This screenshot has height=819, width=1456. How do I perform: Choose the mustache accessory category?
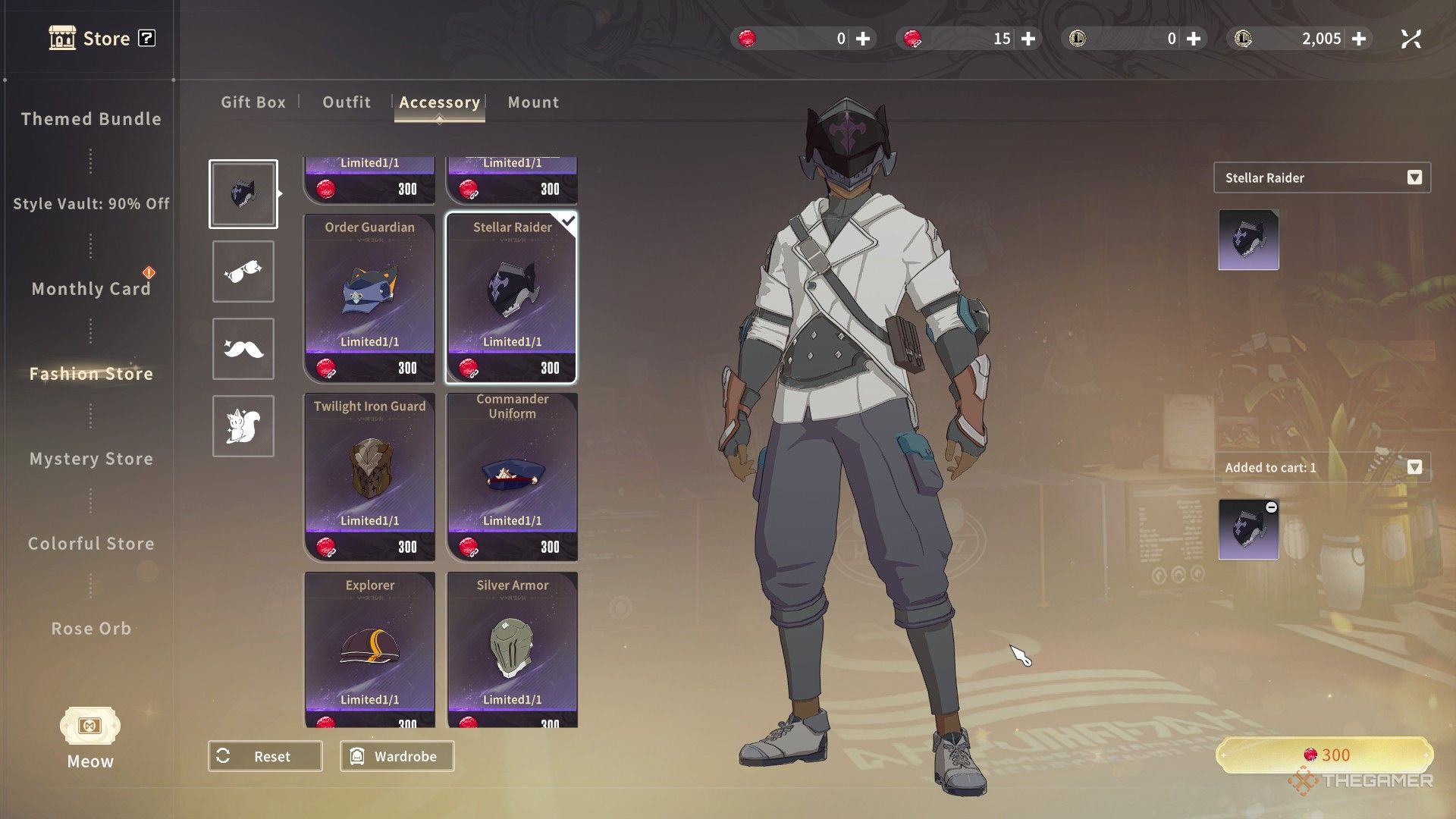pyautogui.click(x=243, y=349)
